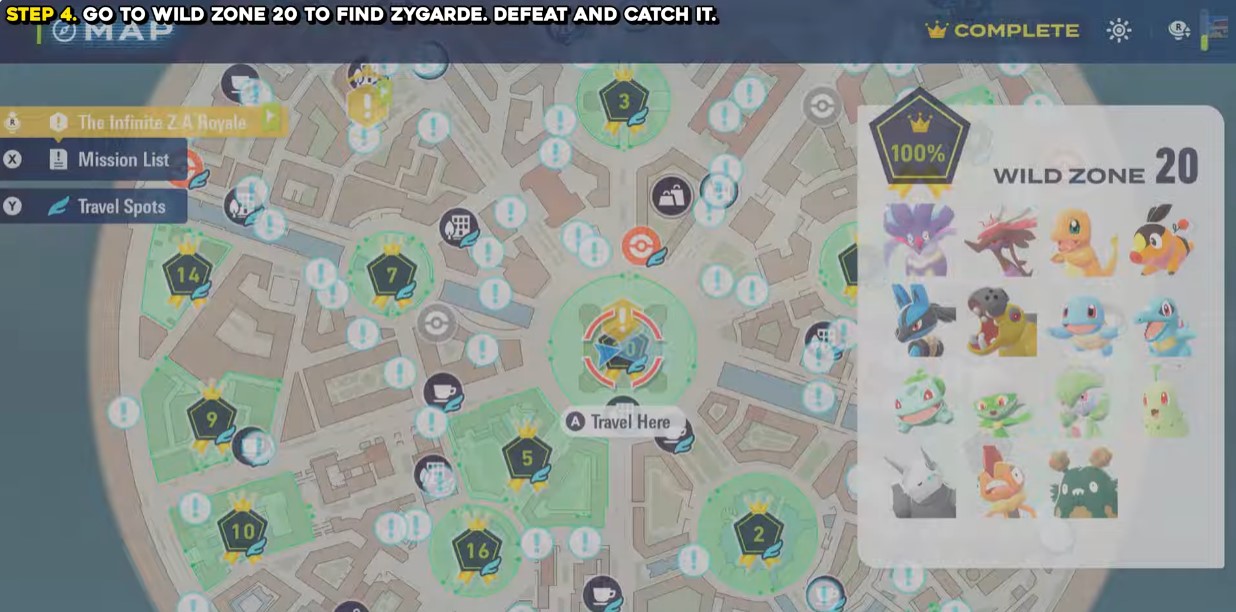Select the Wild Zone 3 marker
The image size is (1236, 612).
(x=624, y=102)
